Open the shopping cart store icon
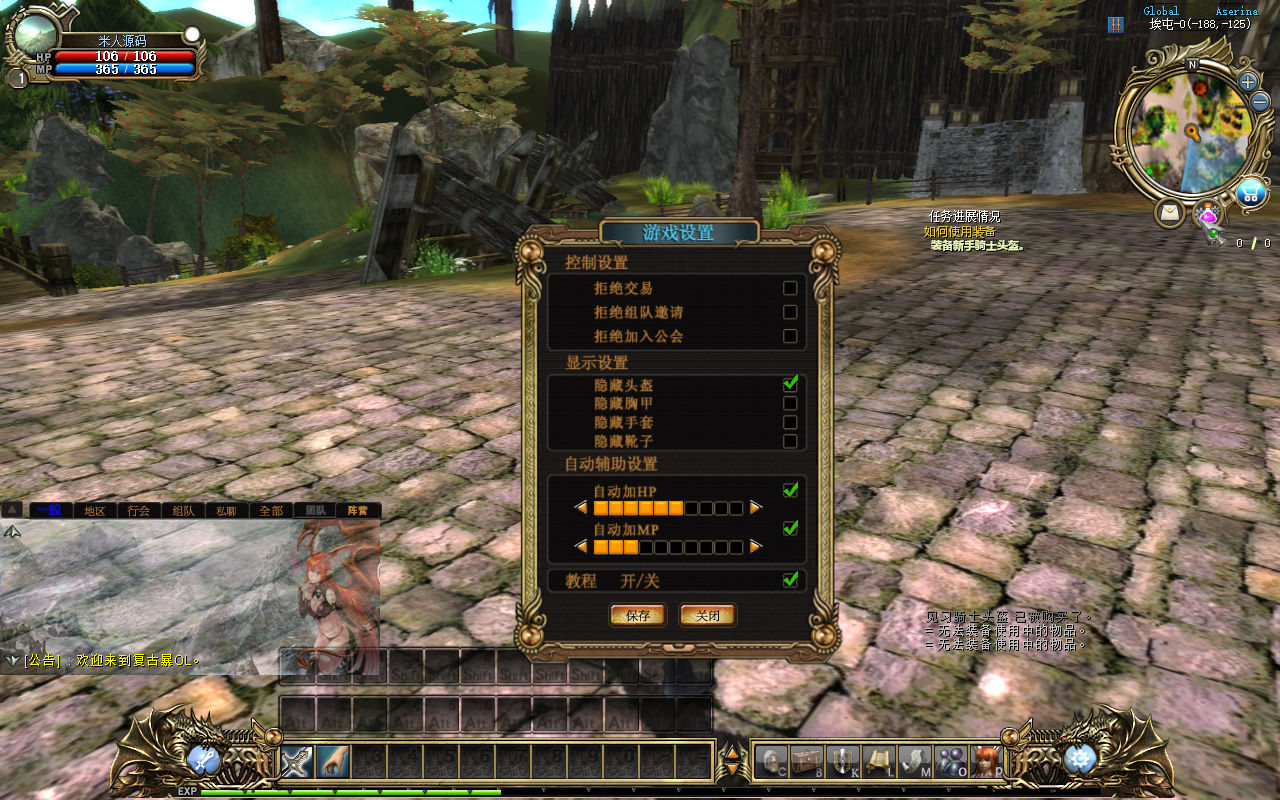 coord(1250,192)
